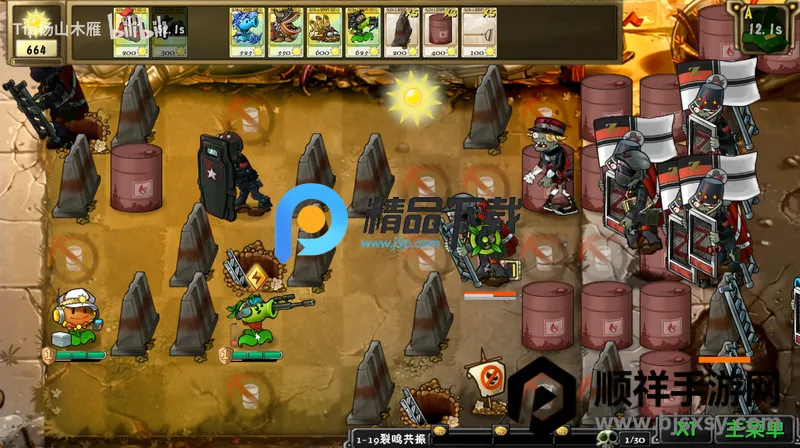Select the brown chomper seed card costing 550

[283, 31]
